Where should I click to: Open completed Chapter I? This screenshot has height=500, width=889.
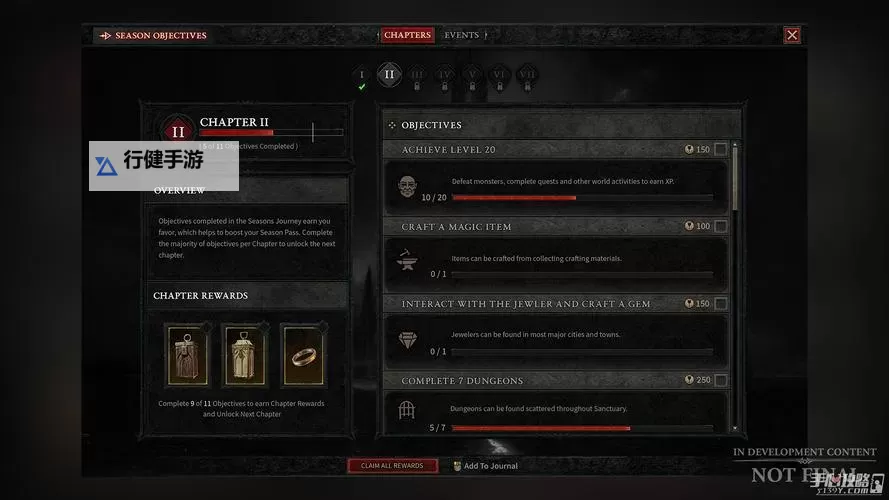click(362, 75)
